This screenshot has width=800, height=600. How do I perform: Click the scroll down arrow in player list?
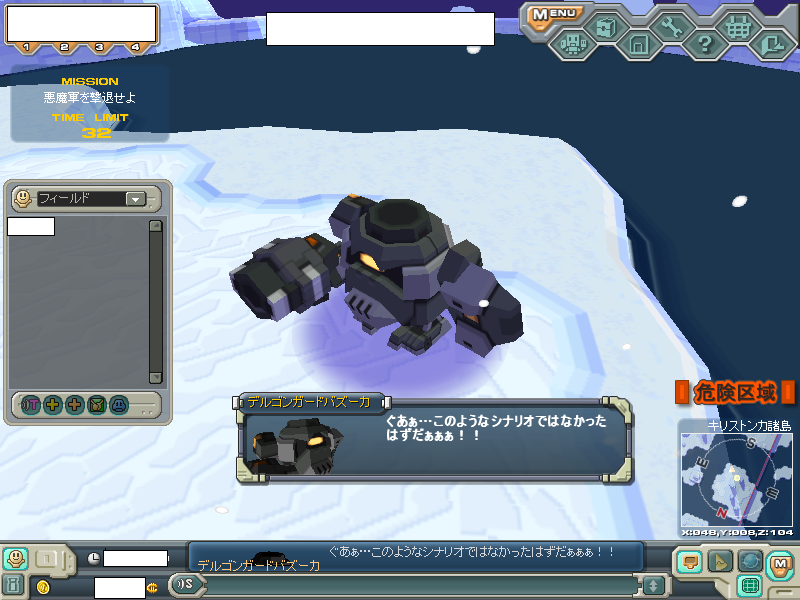155,377
